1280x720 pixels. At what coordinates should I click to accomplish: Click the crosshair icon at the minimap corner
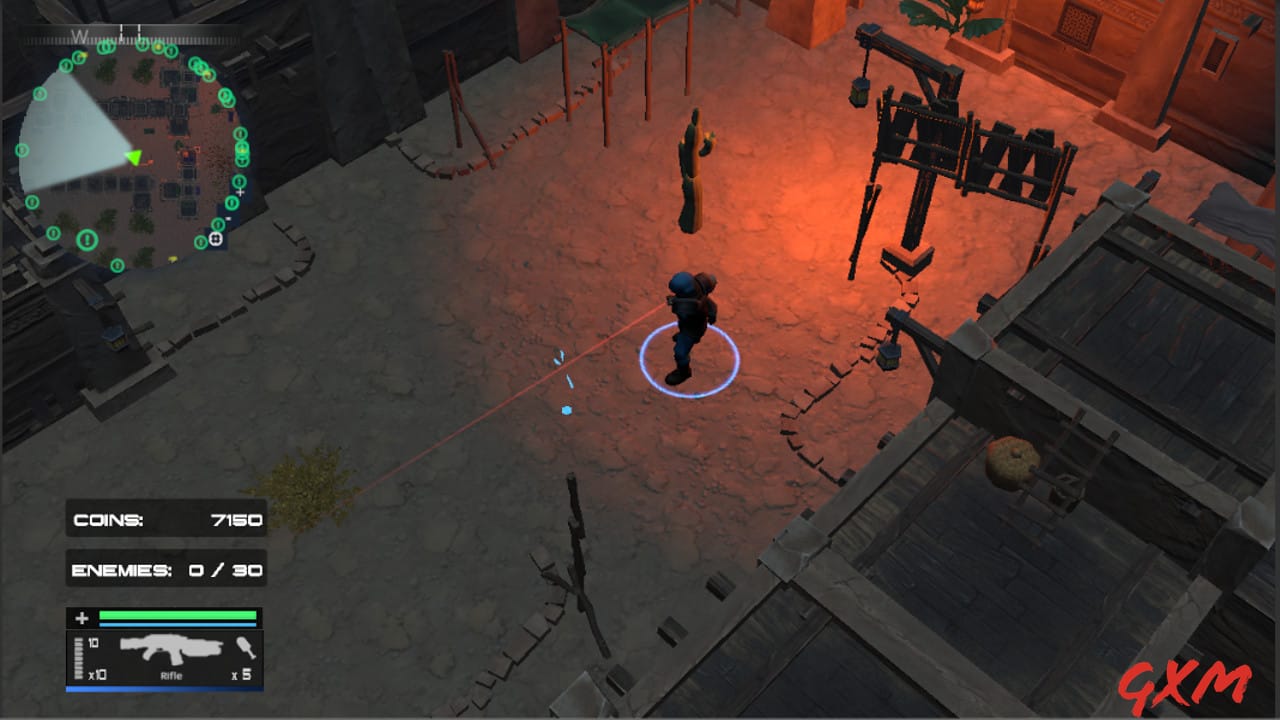215,238
